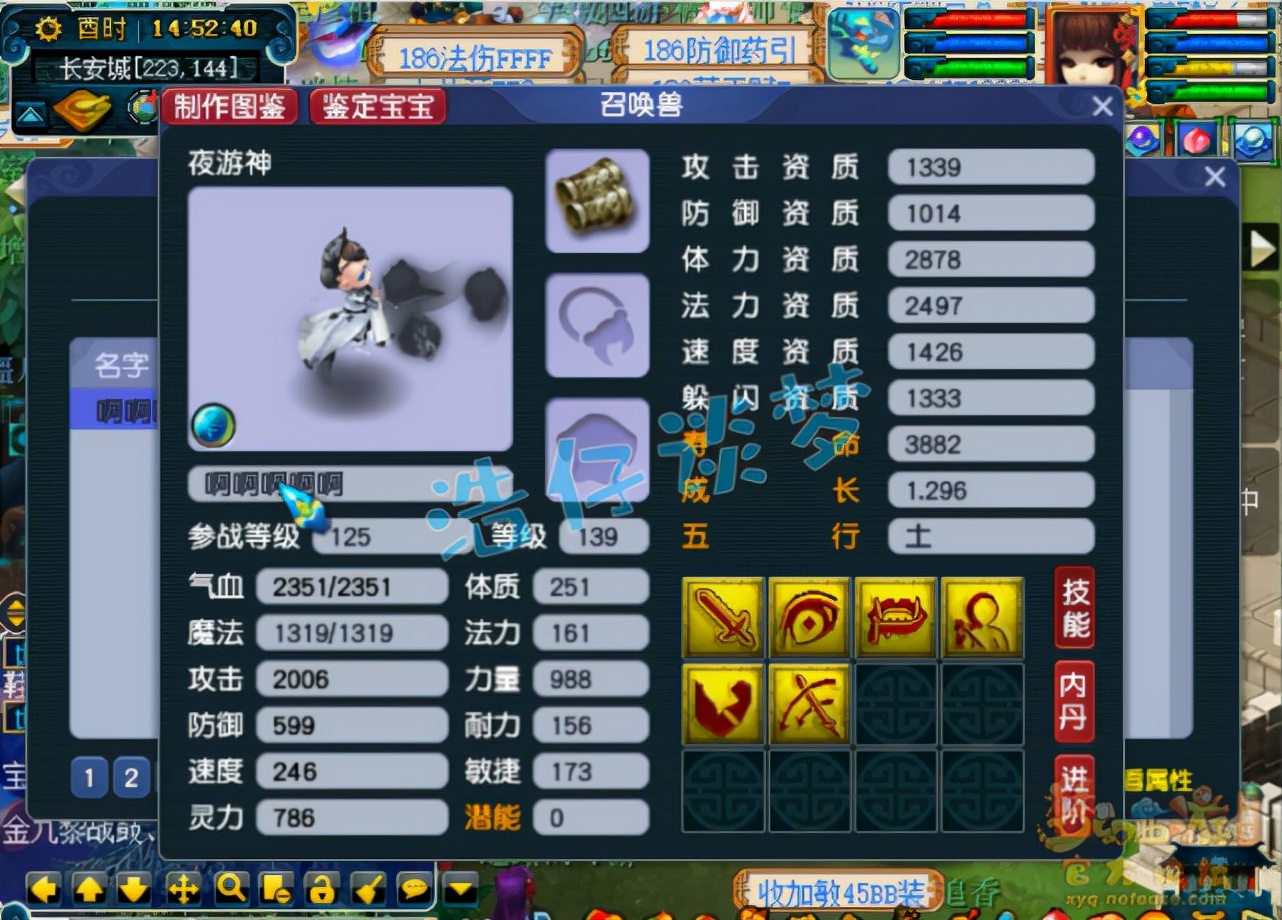Select the magnifier zoom tool in bottom toolbar
The width and height of the screenshot is (1282, 920).
[231, 888]
